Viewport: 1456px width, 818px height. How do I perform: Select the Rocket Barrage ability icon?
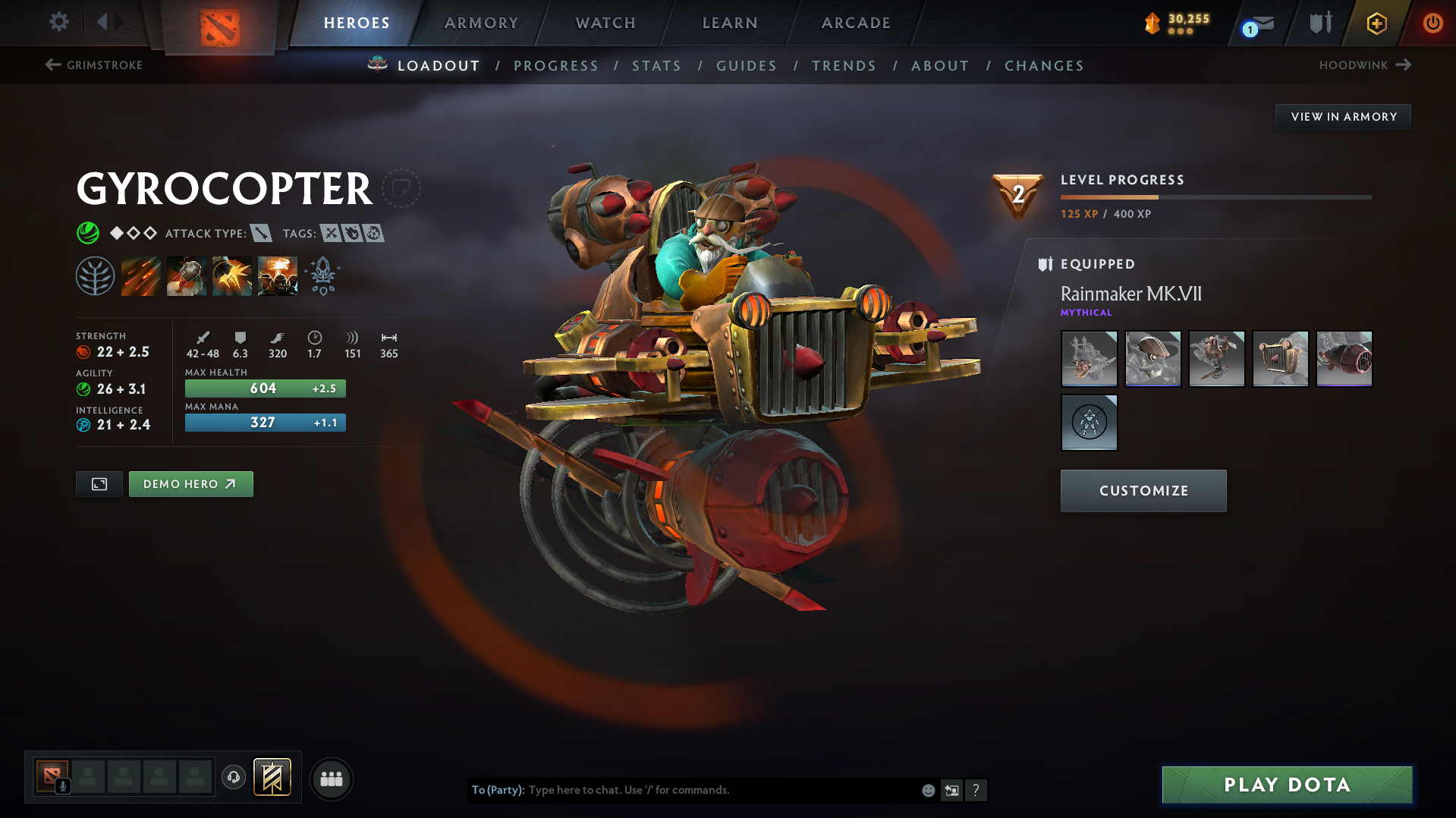tap(141, 275)
